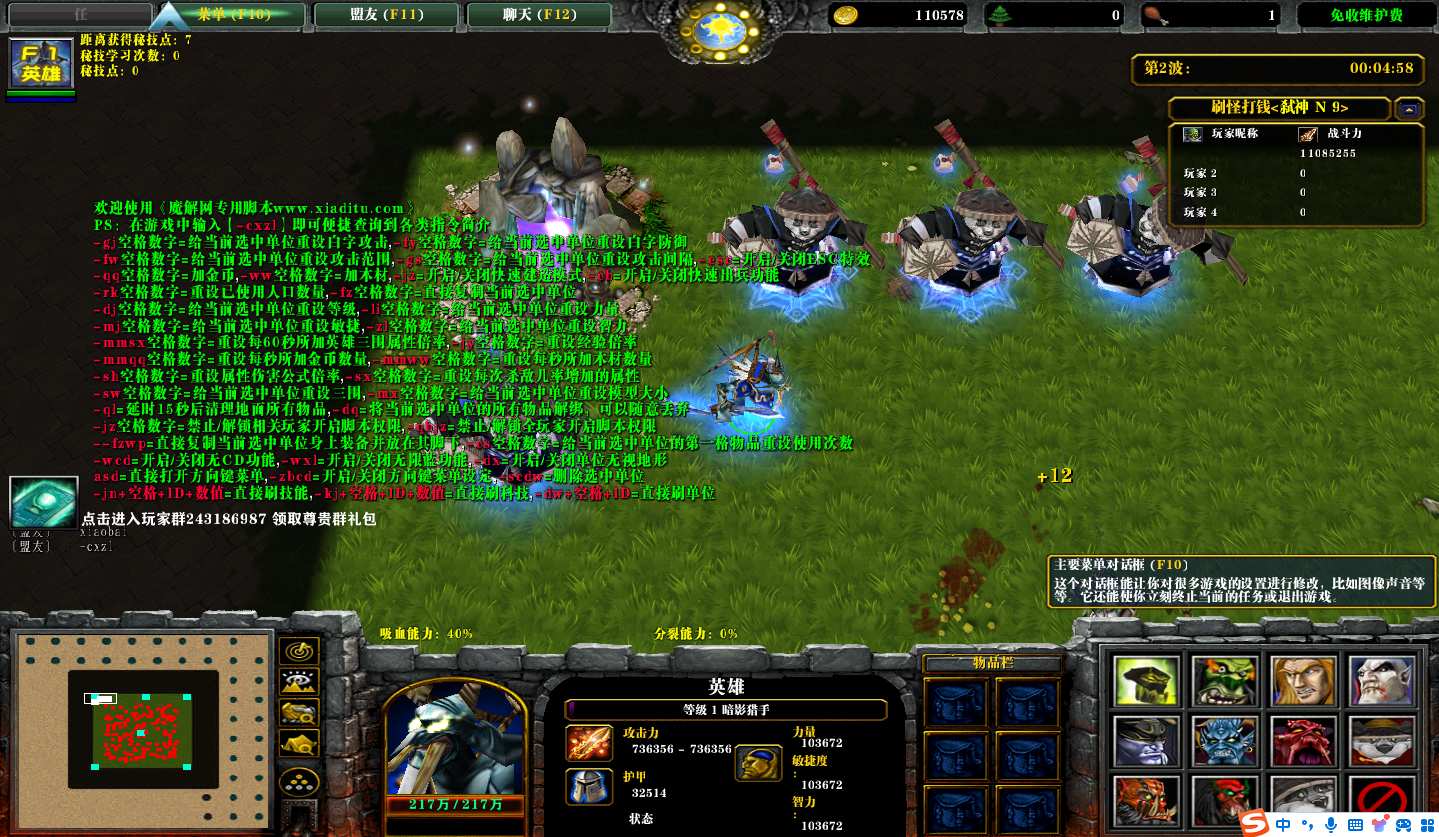Collapse the 刷怪打钱 leaderboard with arrow button
Image resolution: width=1439 pixels, height=837 pixels.
(x=1409, y=108)
